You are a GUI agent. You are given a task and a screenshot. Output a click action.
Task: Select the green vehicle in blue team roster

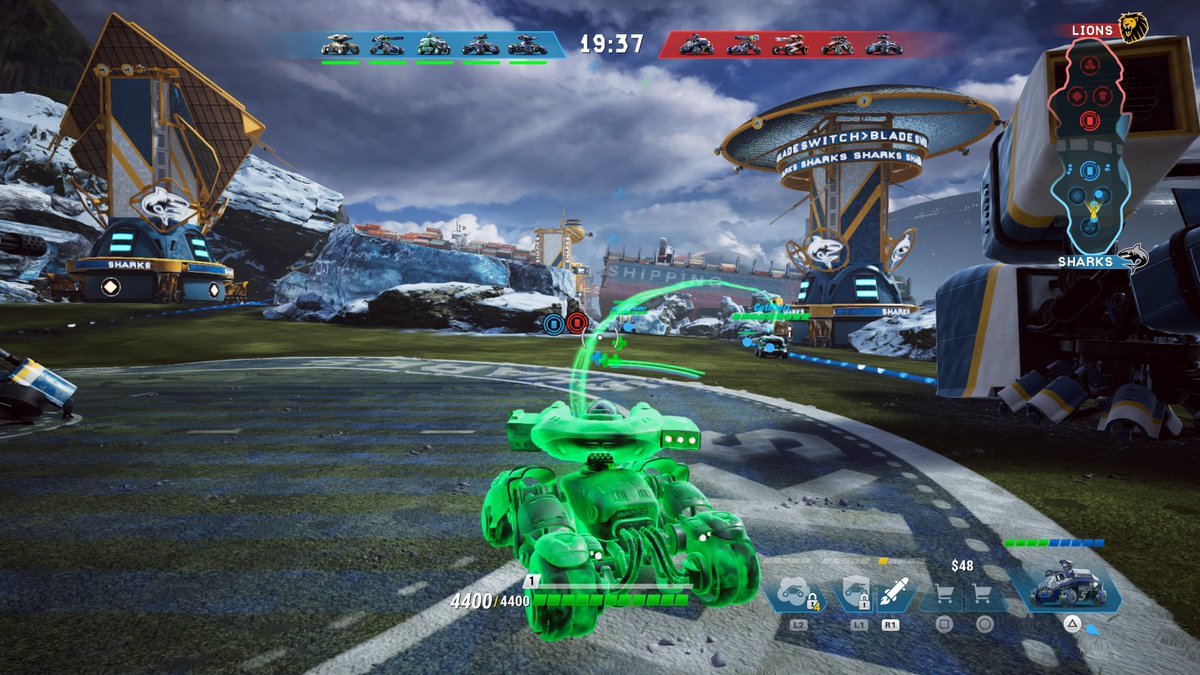[433, 45]
